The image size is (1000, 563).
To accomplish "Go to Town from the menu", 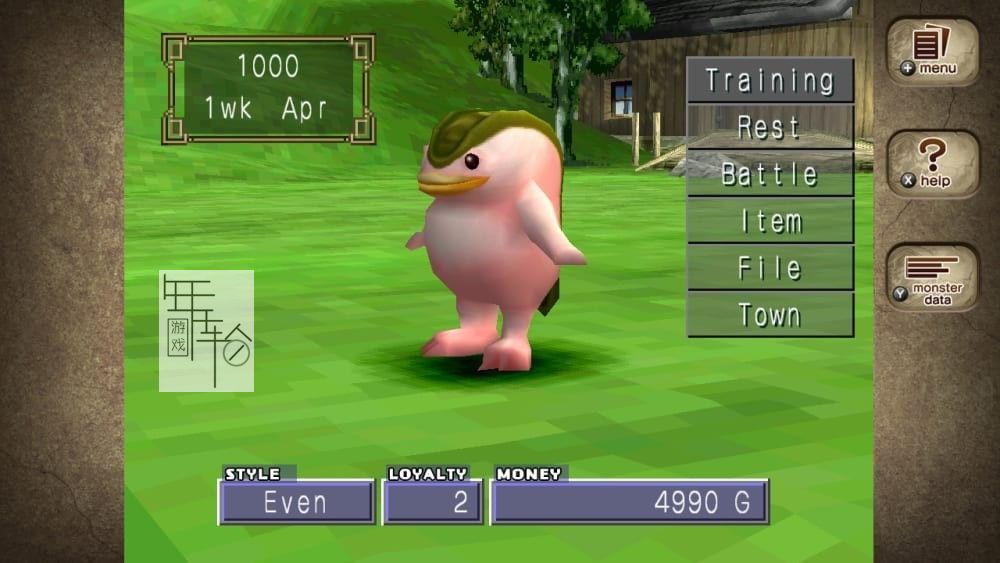I will coord(769,315).
